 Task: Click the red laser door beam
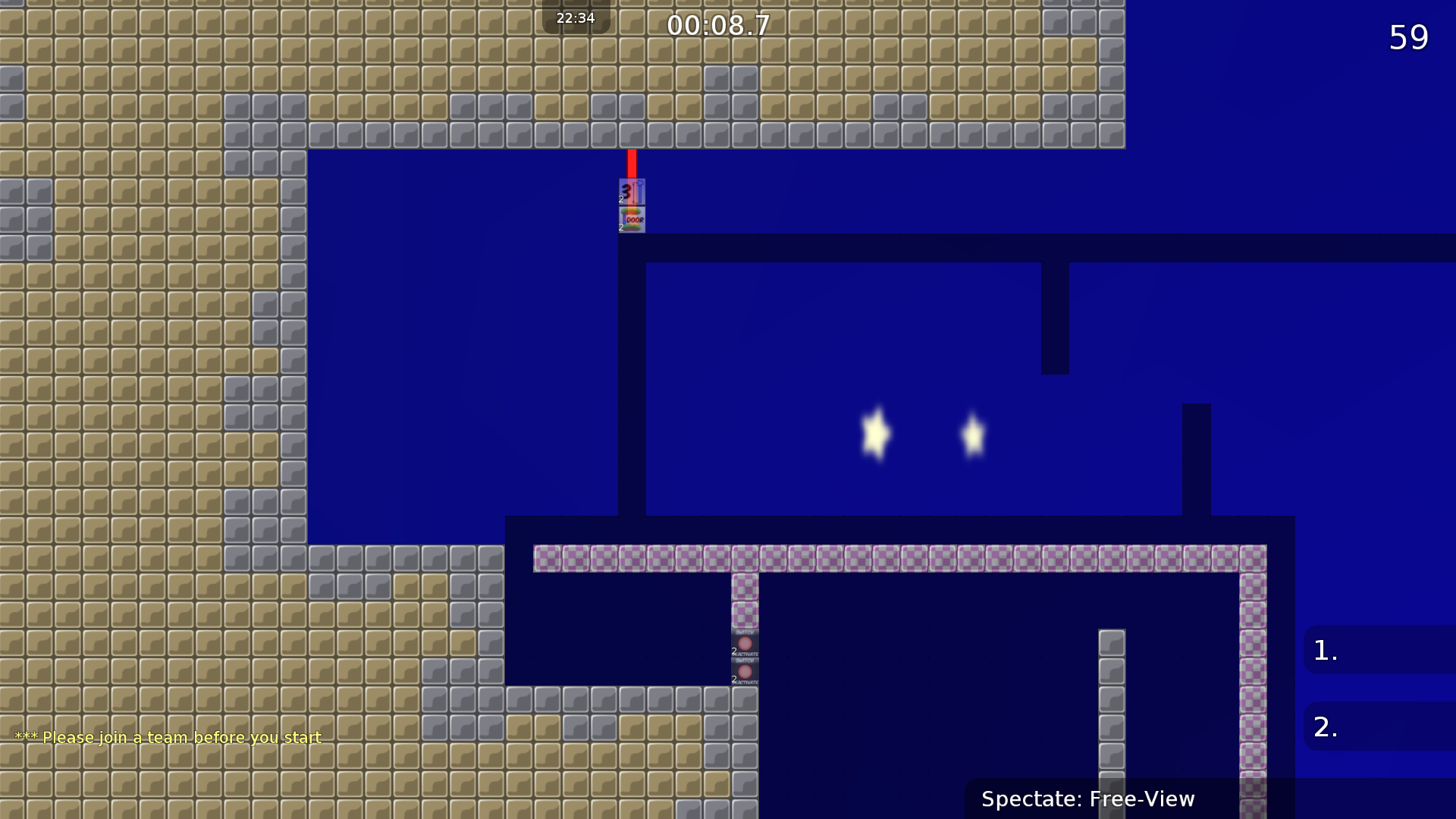(632, 163)
